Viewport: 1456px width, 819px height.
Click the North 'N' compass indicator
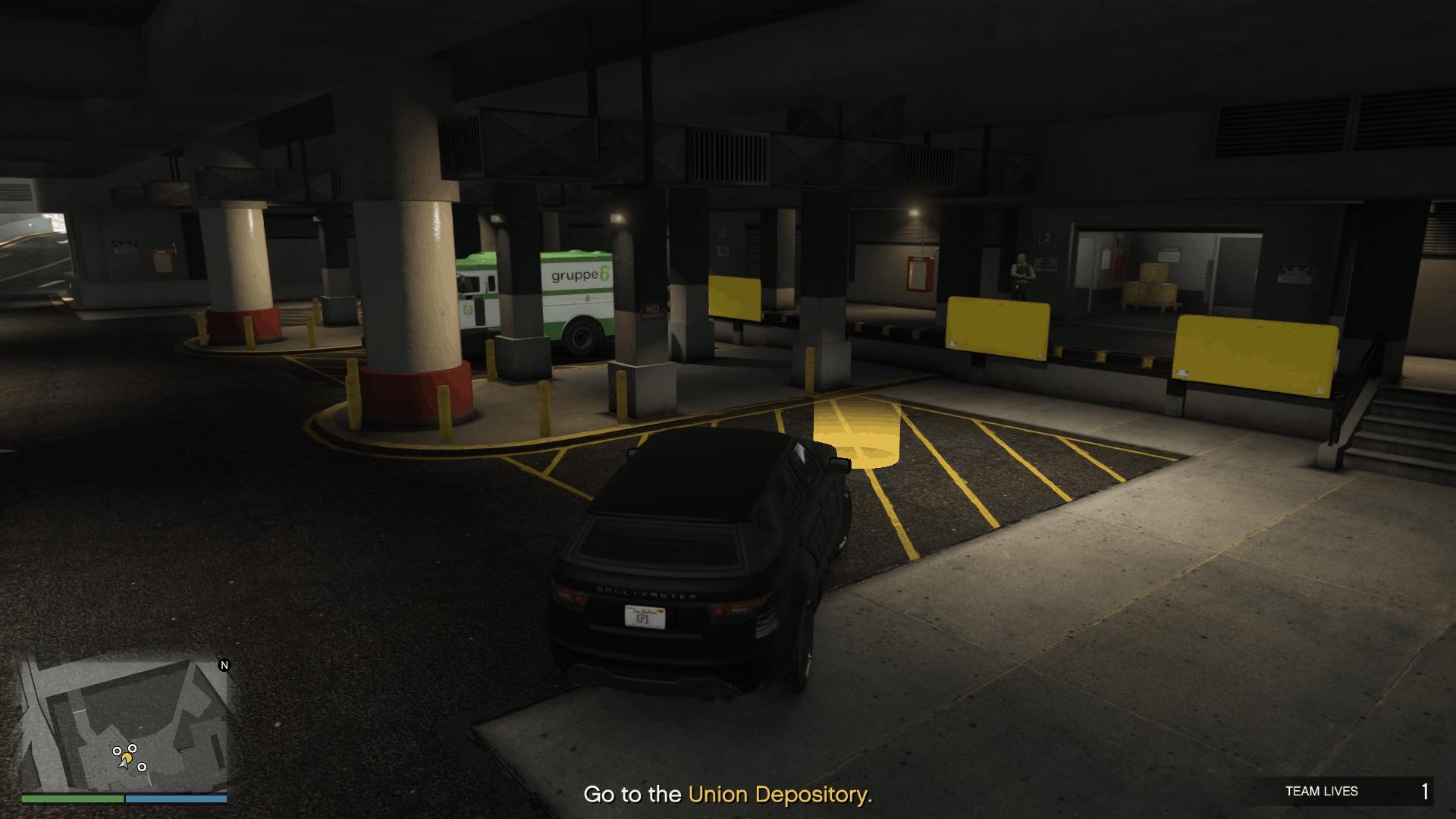point(224,664)
